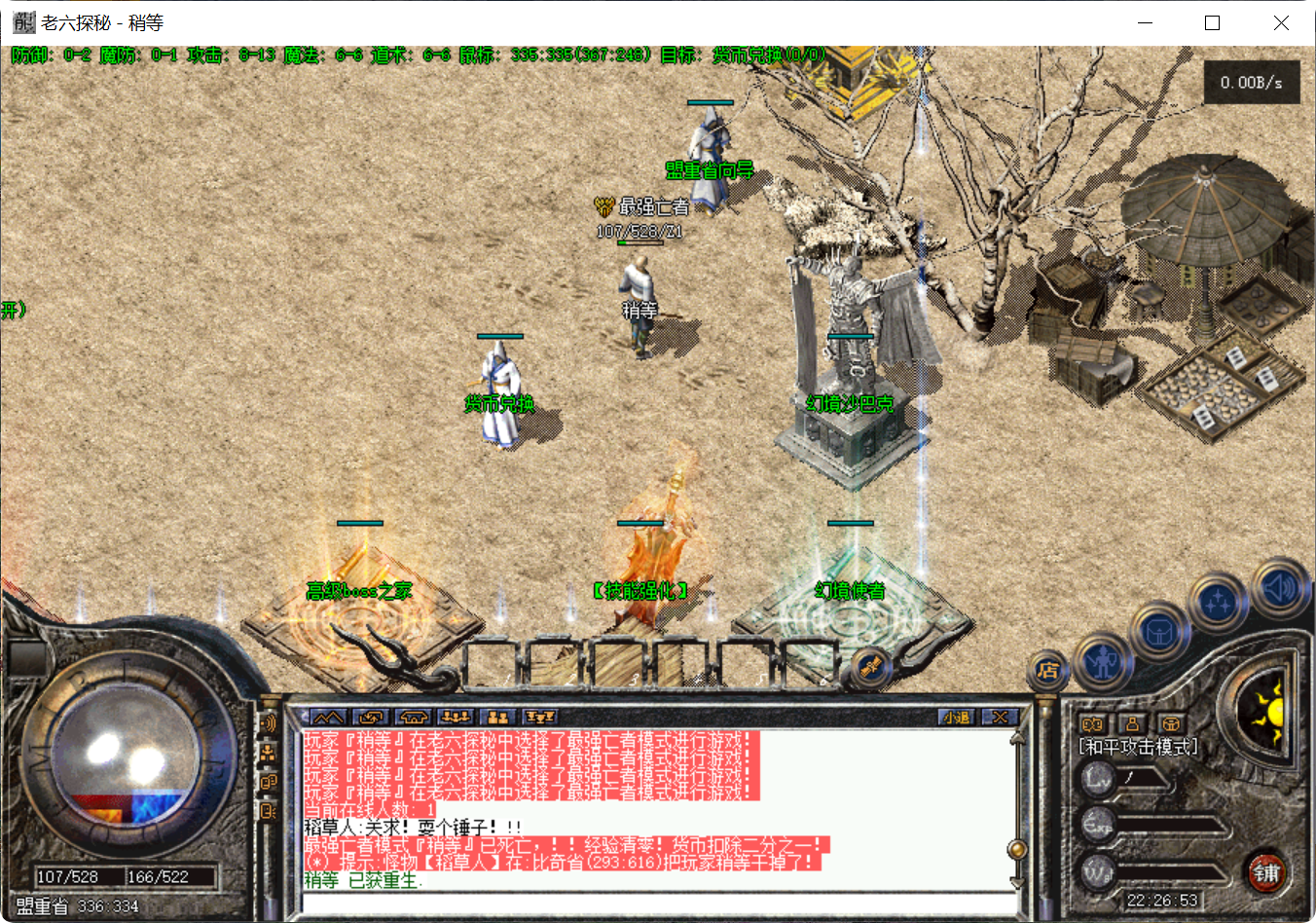1316x923 pixels.
Task: Open the shop via the 店 icon
Action: pyautogui.click(x=1048, y=668)
